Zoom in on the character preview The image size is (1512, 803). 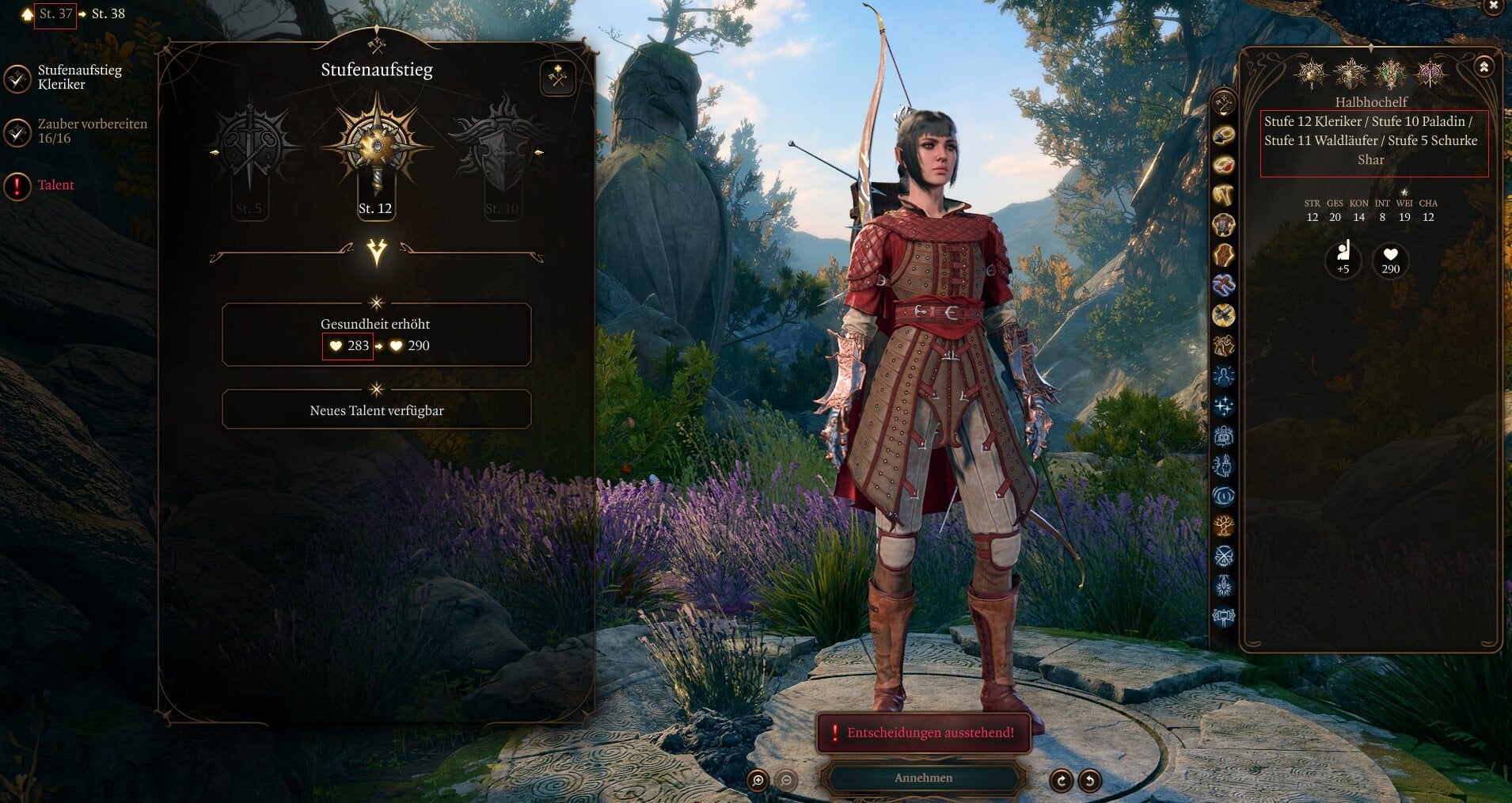(758, 781)
